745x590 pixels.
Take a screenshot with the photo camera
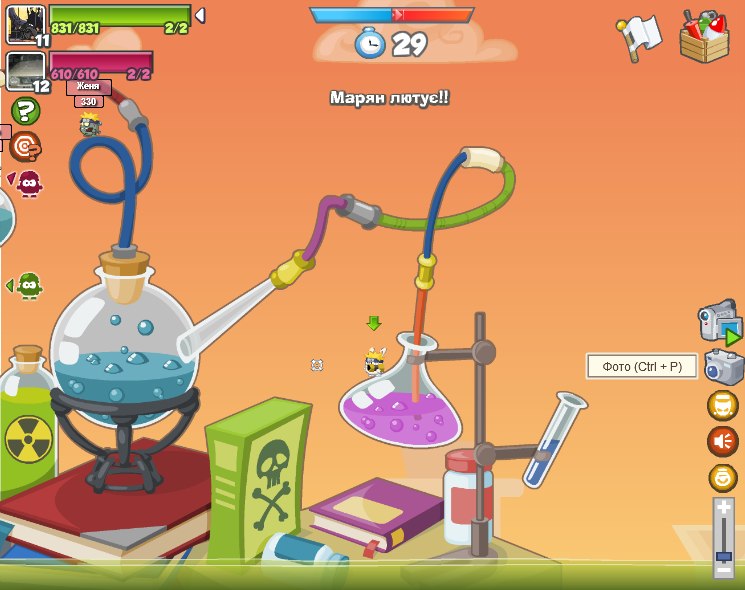[723, 367]
